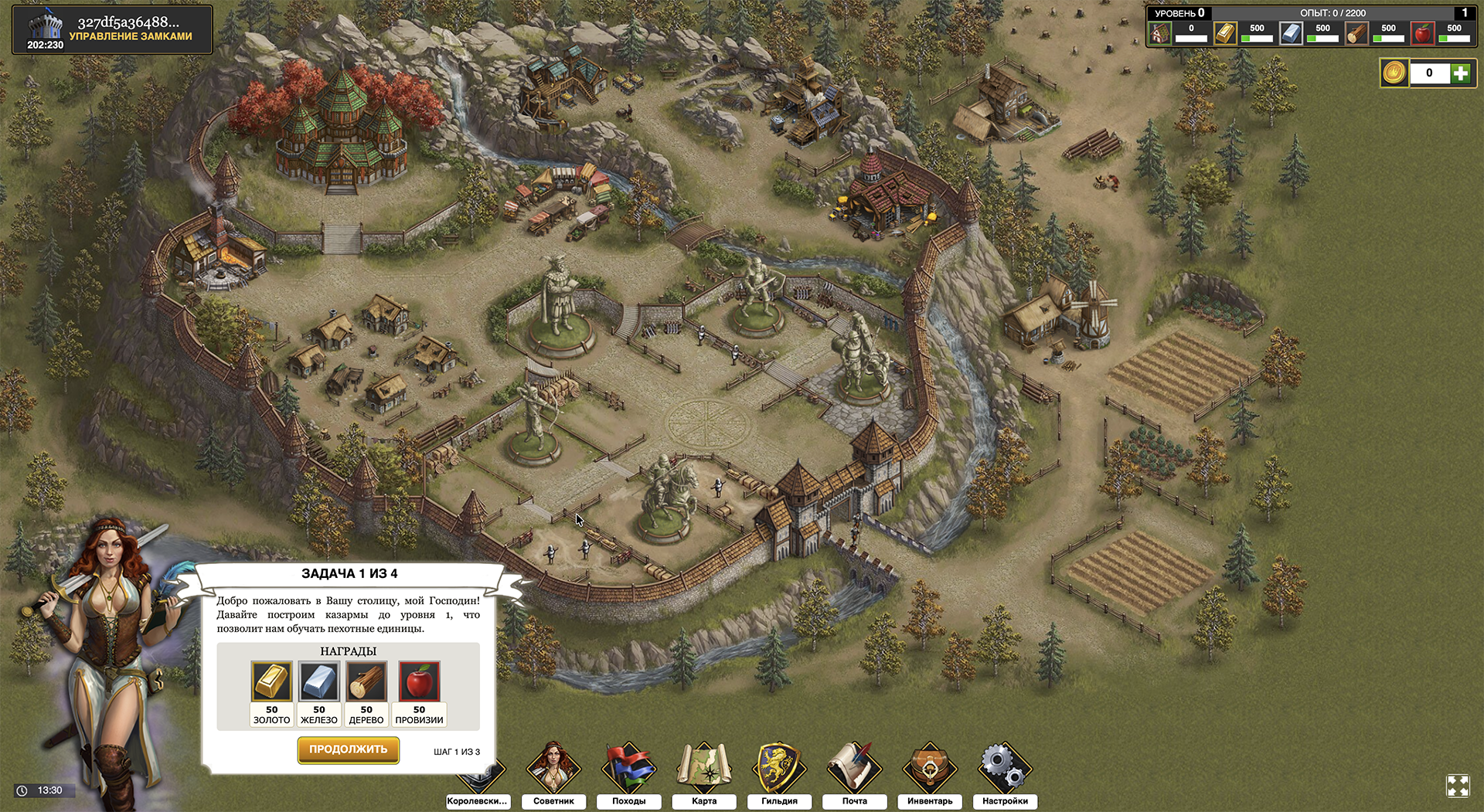Toggle fullscreen mode in bottom-right corner
1484x812 pixels.
(x=1459, y=787)
